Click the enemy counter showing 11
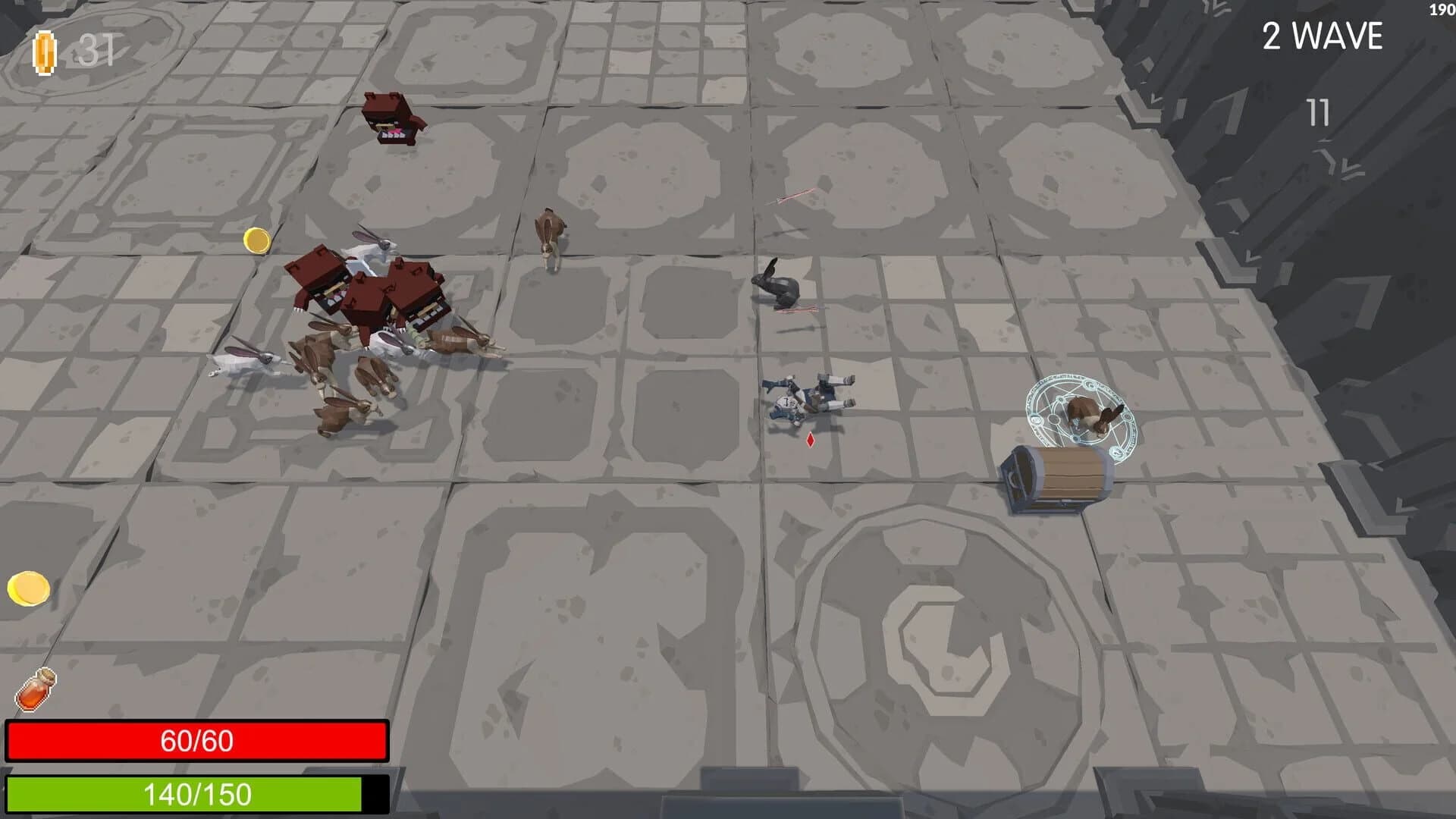 [x=1318, y=114]
